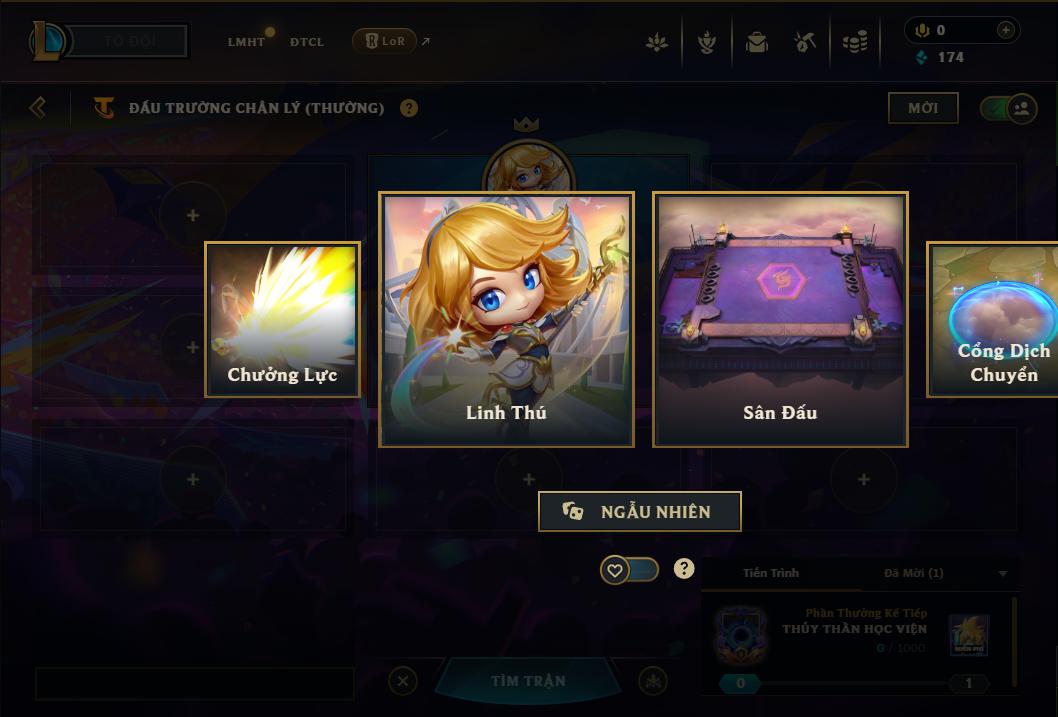
Task: Go back with the left arrow
Action: tap(38, 107)
